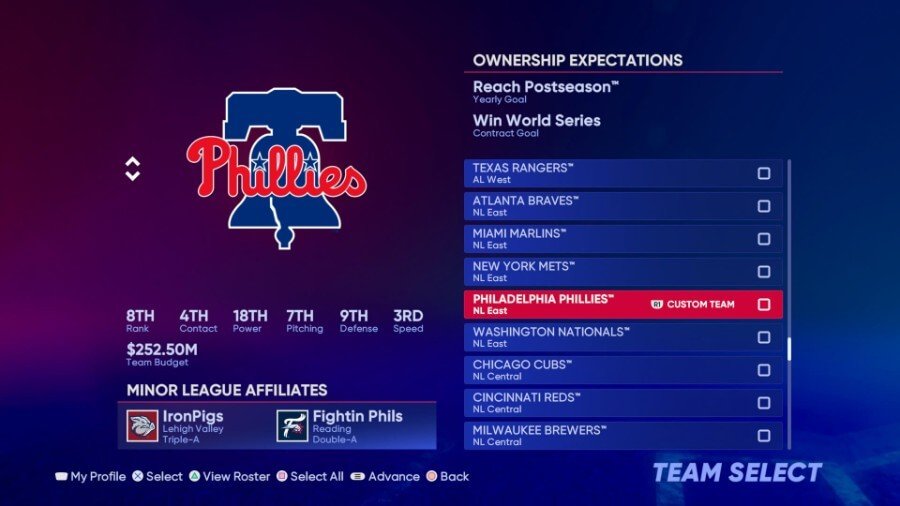The height and width of the screenshot is (506, 900).
Task: Tick the Texas Rangers checkbox
Action: pyautogui.click(x=764, y=173)
